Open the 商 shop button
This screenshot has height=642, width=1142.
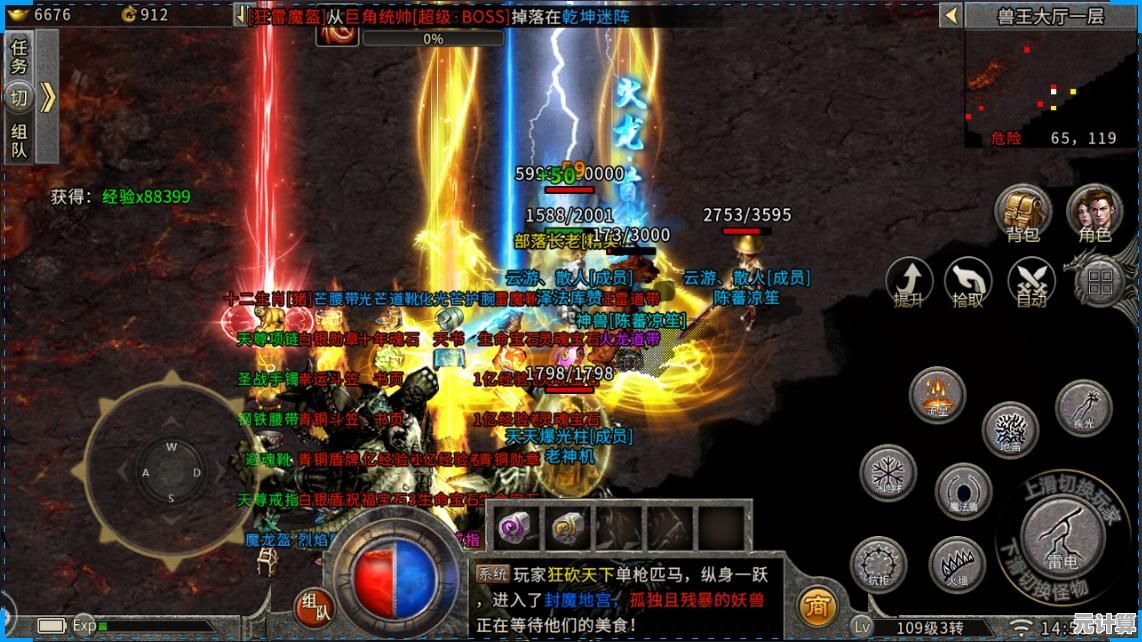(x=818, y=606)
